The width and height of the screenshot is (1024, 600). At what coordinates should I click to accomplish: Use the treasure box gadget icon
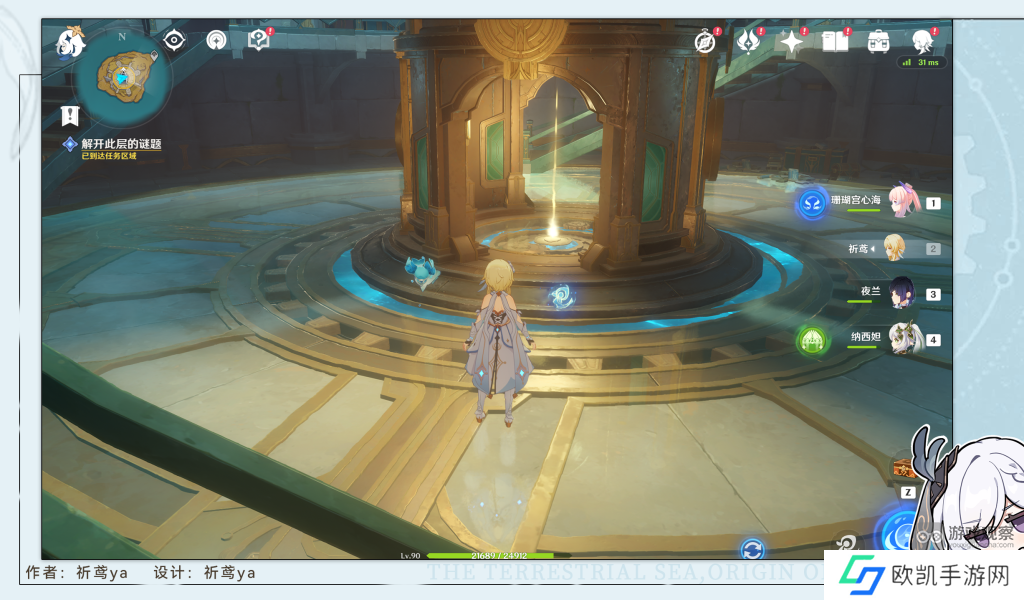point(904,468)
